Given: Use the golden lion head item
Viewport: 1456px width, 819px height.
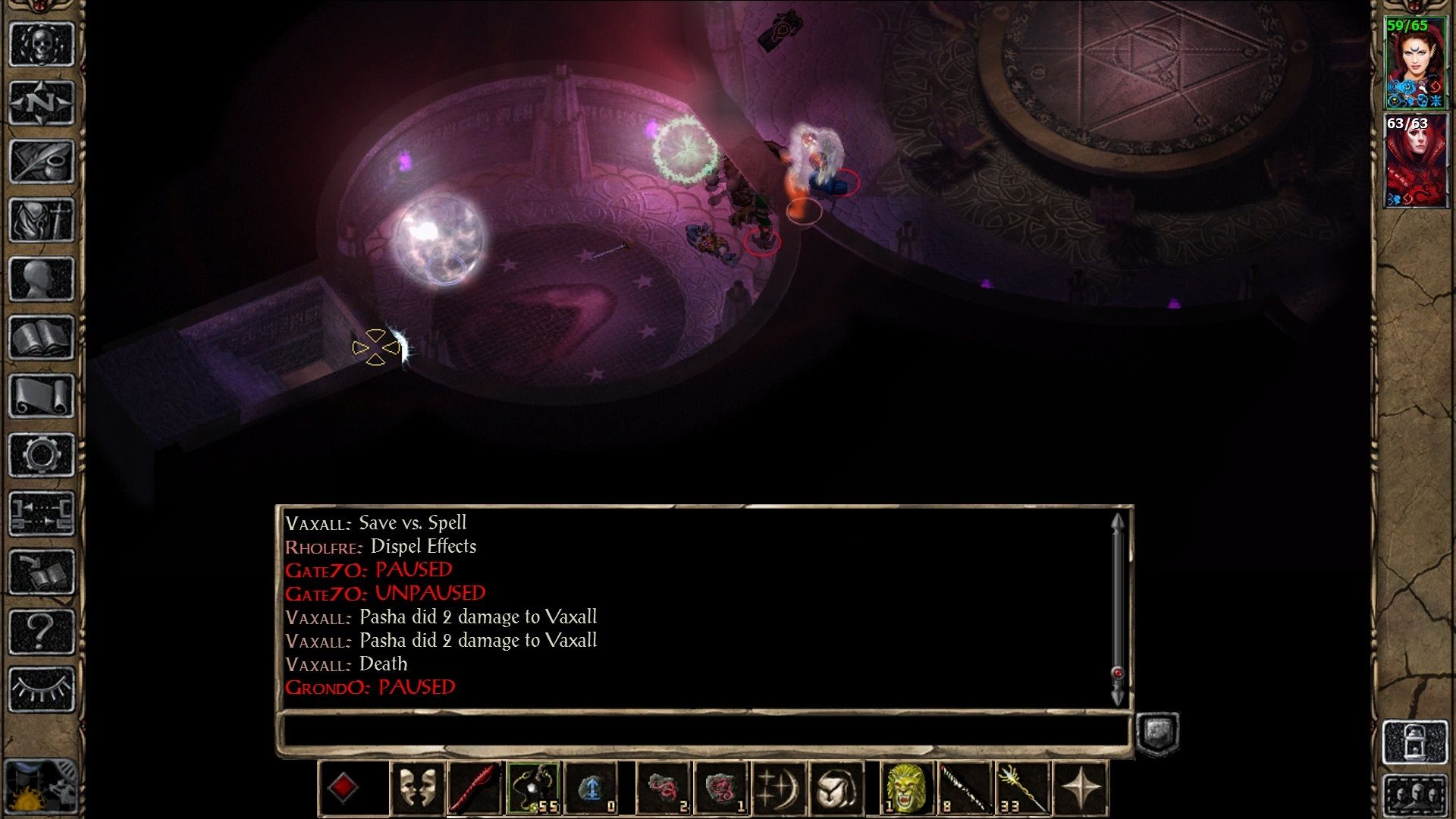Looking at the screenshot, I should 906,787.
